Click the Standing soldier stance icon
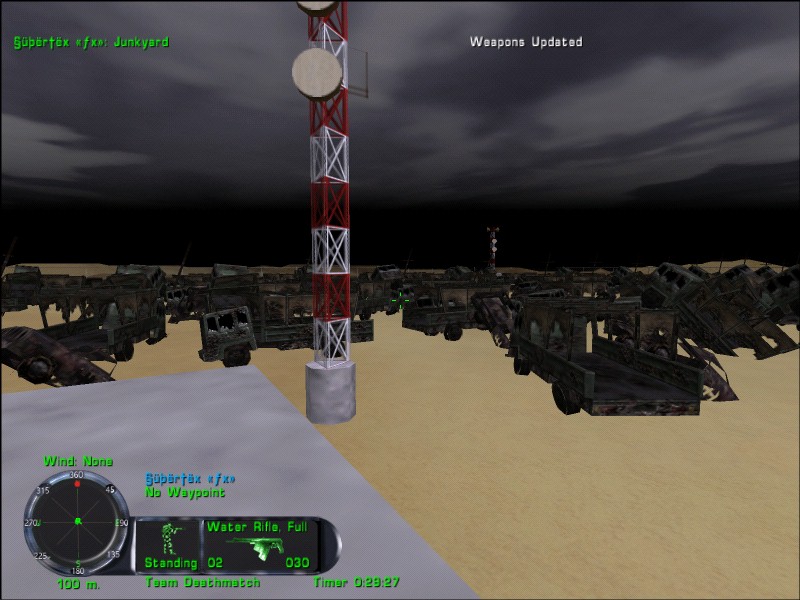This screenshot has height=600, width=800. tap(170, 539)
